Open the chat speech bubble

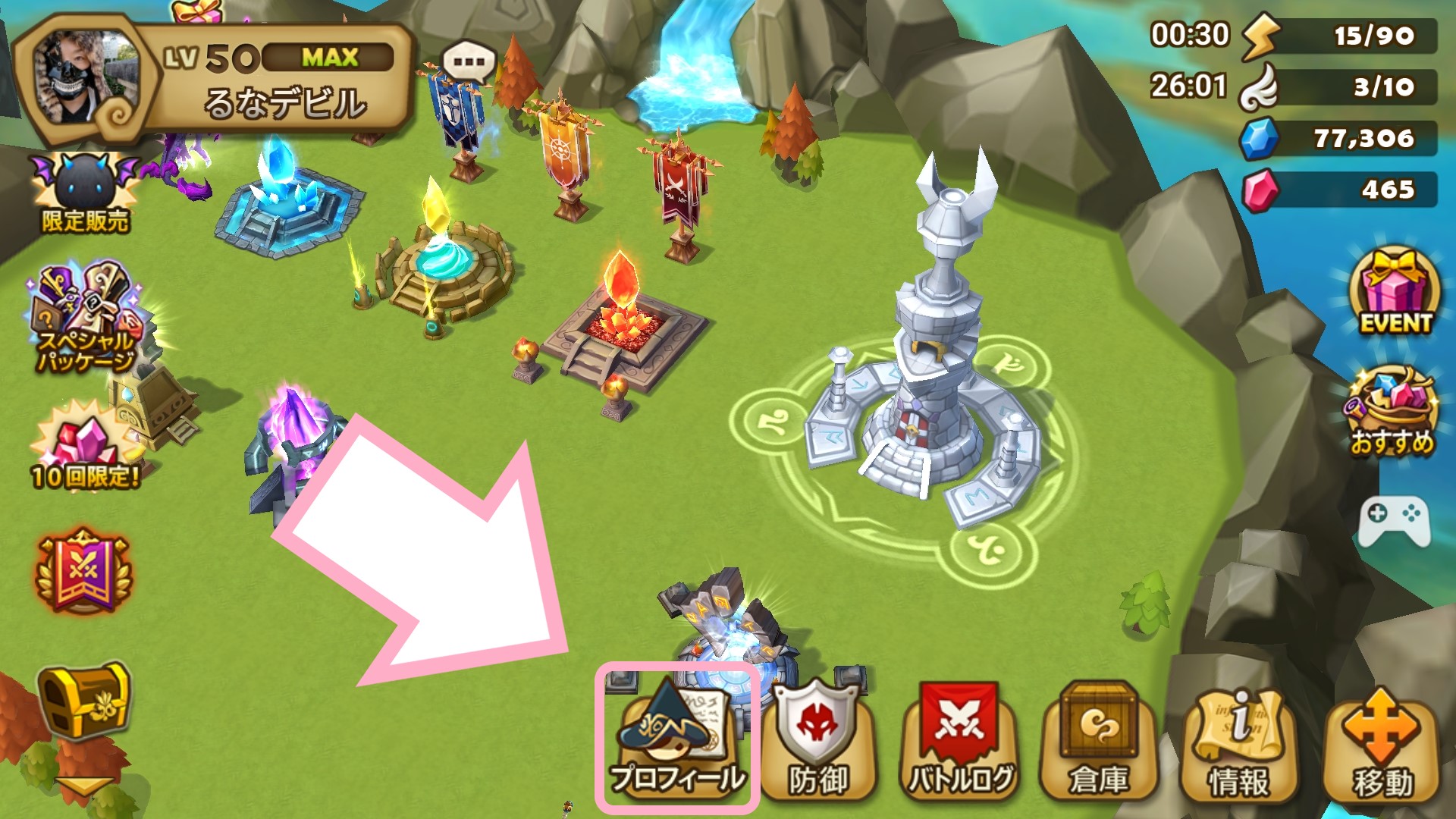(469, 62)
